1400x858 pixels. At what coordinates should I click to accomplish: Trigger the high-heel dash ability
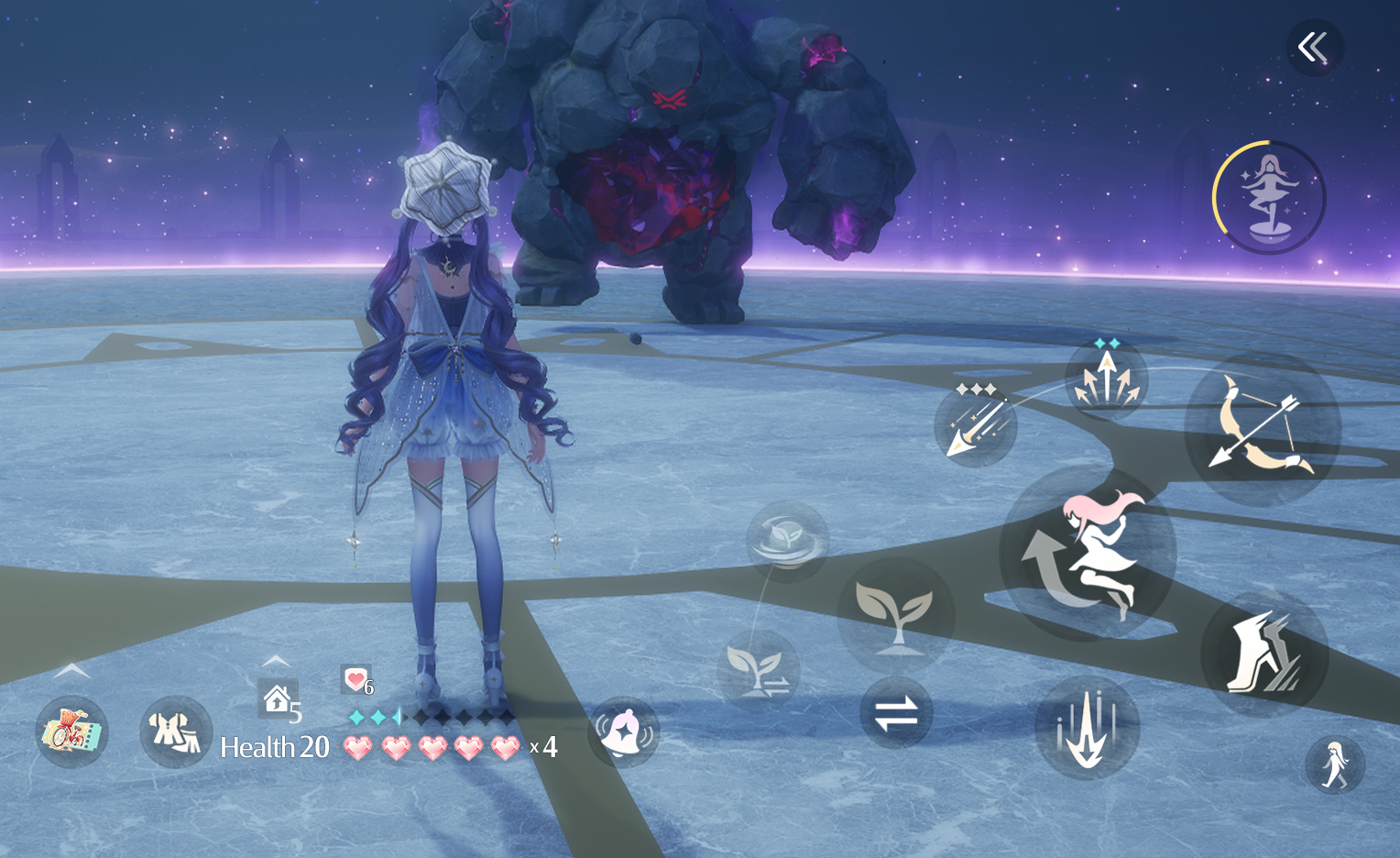point(1264,654)
